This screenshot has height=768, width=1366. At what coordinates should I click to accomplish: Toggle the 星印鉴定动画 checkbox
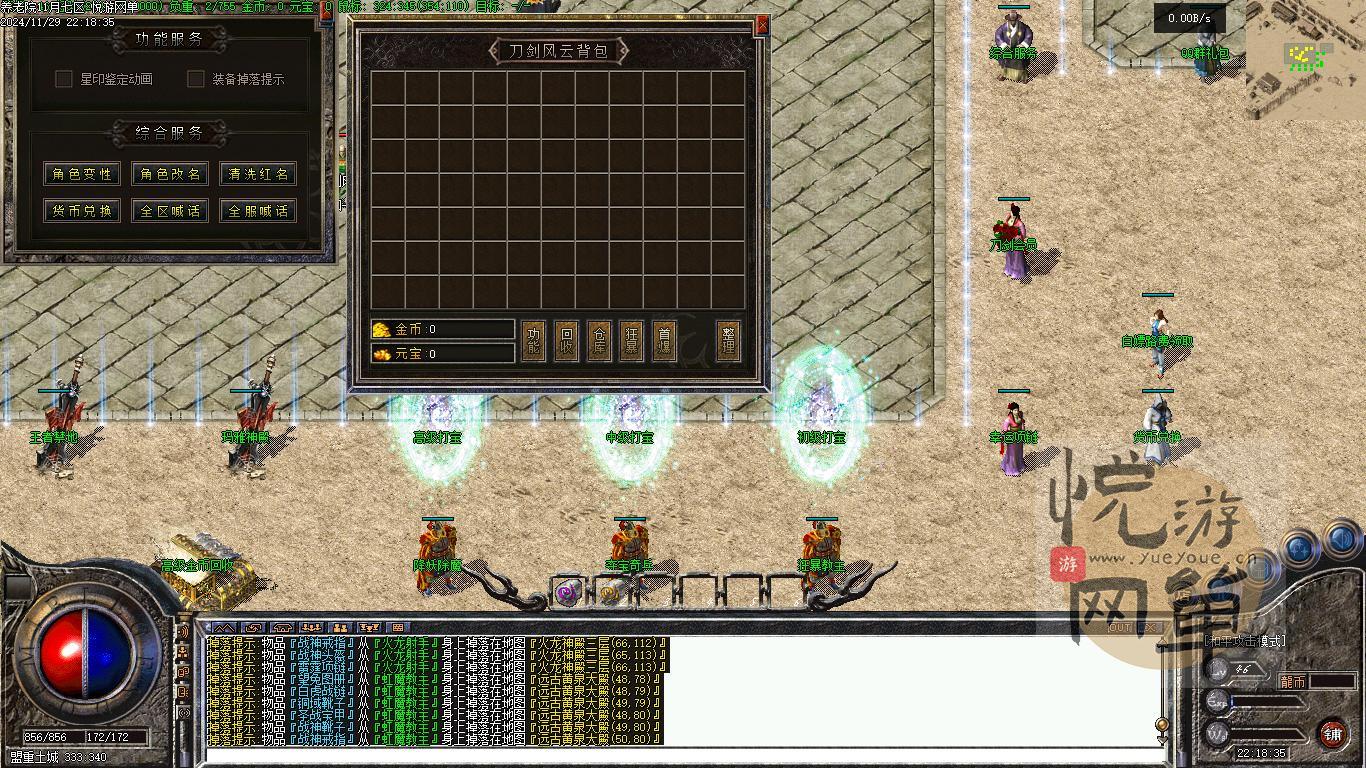(64, 79)
